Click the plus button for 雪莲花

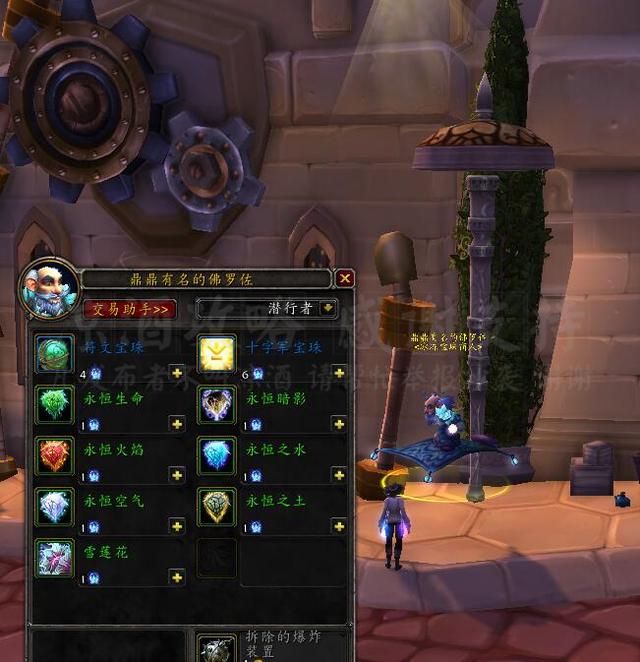(177, 577)
